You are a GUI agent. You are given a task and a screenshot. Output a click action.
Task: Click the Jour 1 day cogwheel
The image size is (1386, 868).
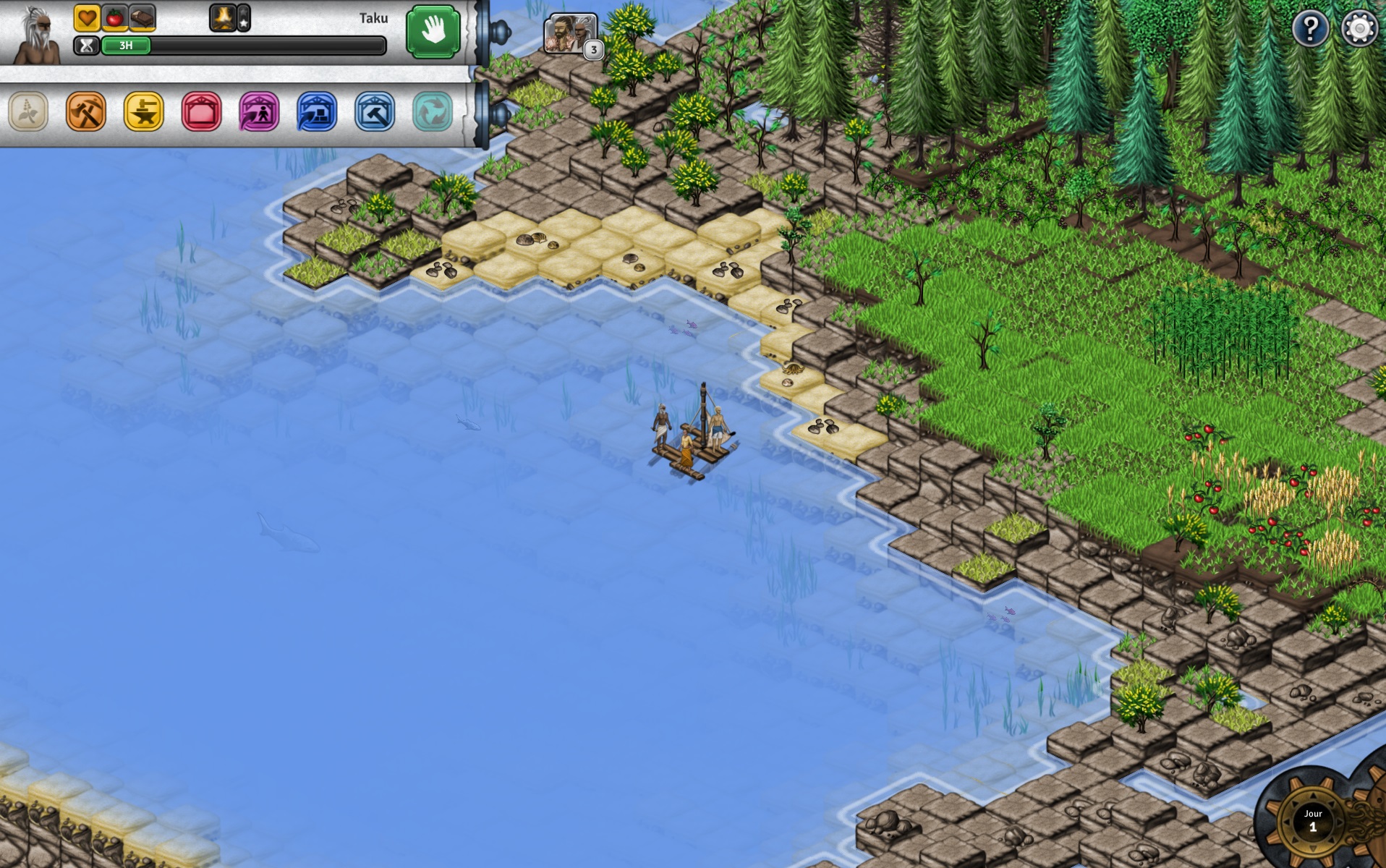[x=1312, y=821]
